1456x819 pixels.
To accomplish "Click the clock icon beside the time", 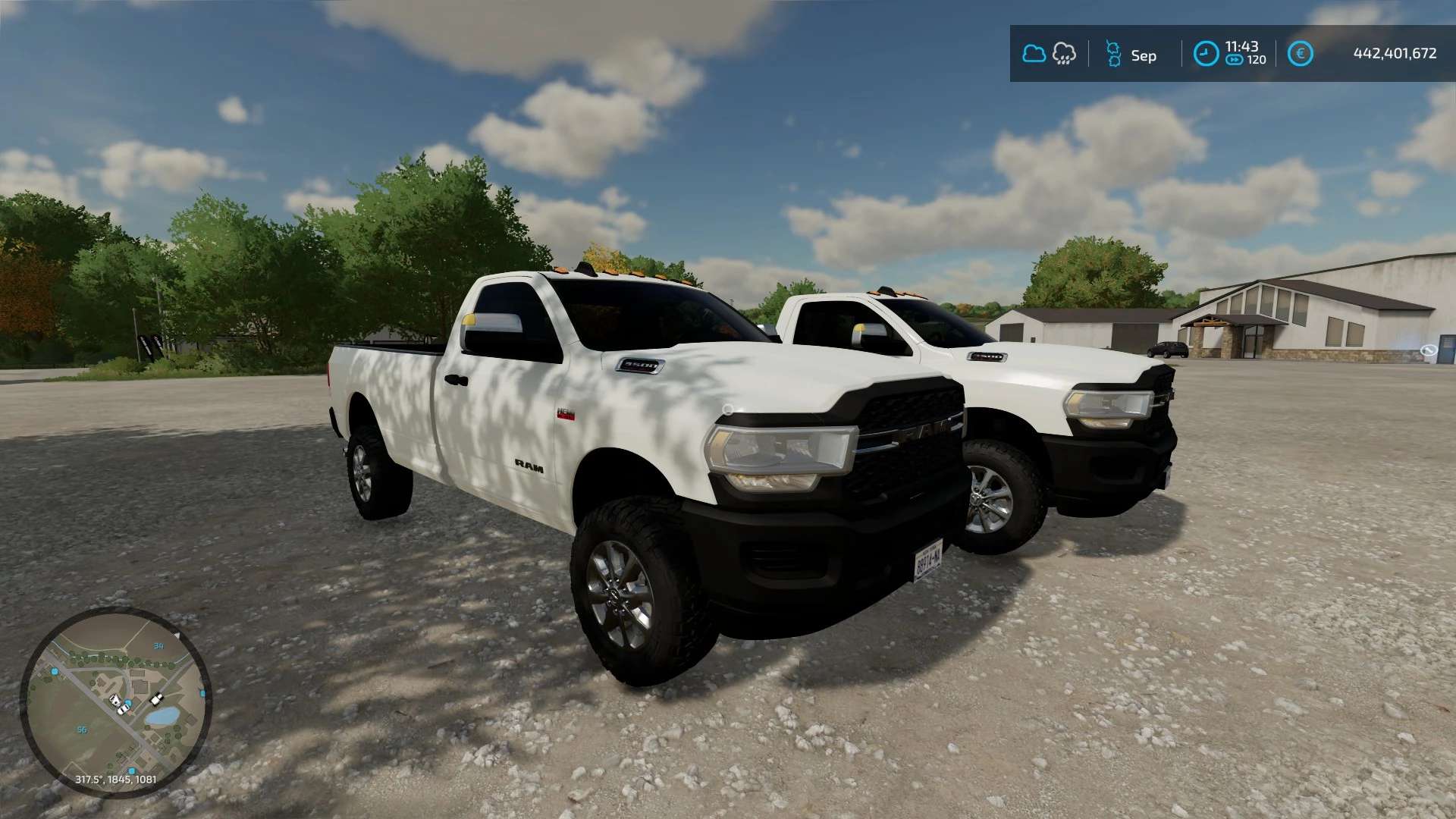I will [1206, 54].
